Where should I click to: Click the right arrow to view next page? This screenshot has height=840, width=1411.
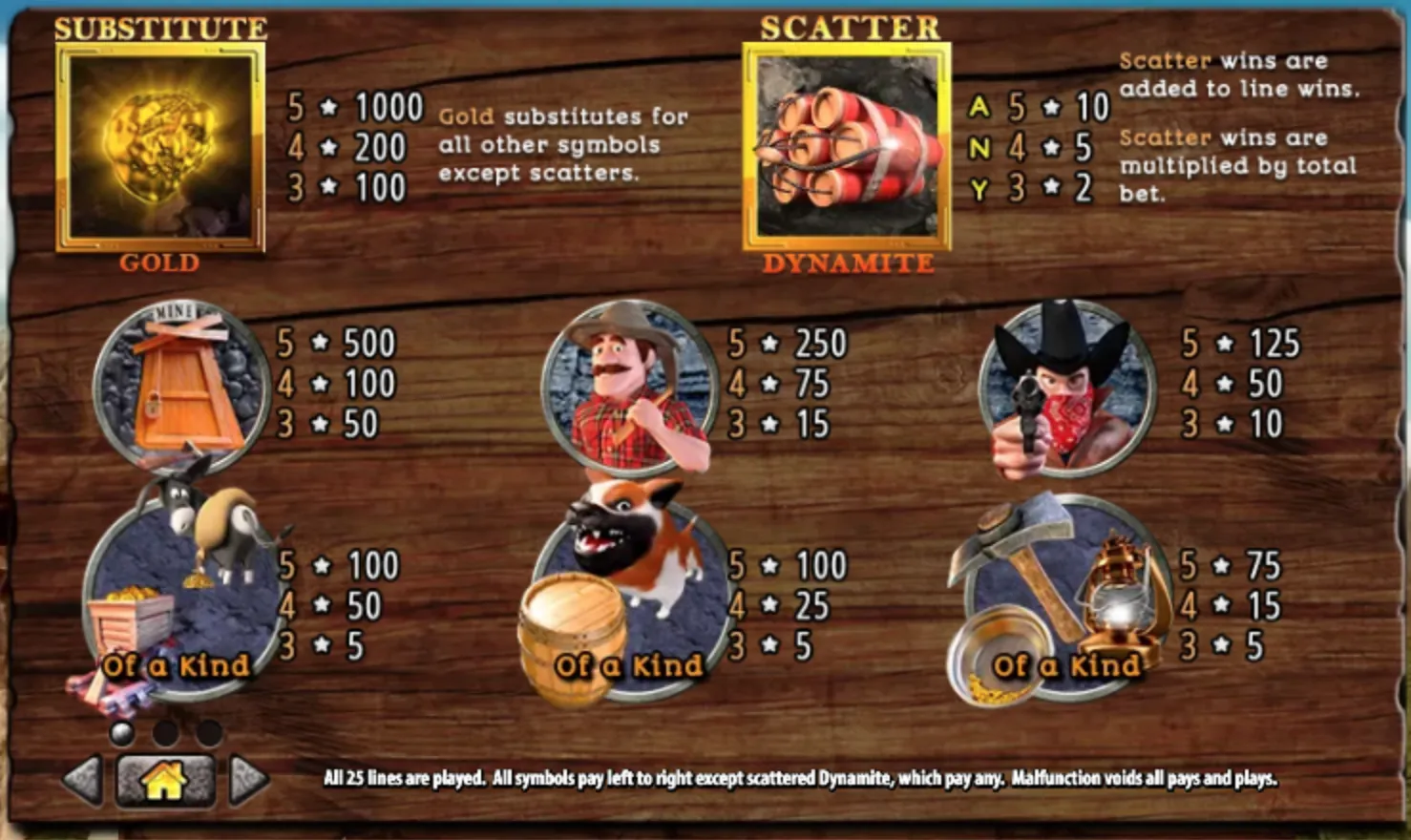246,781
